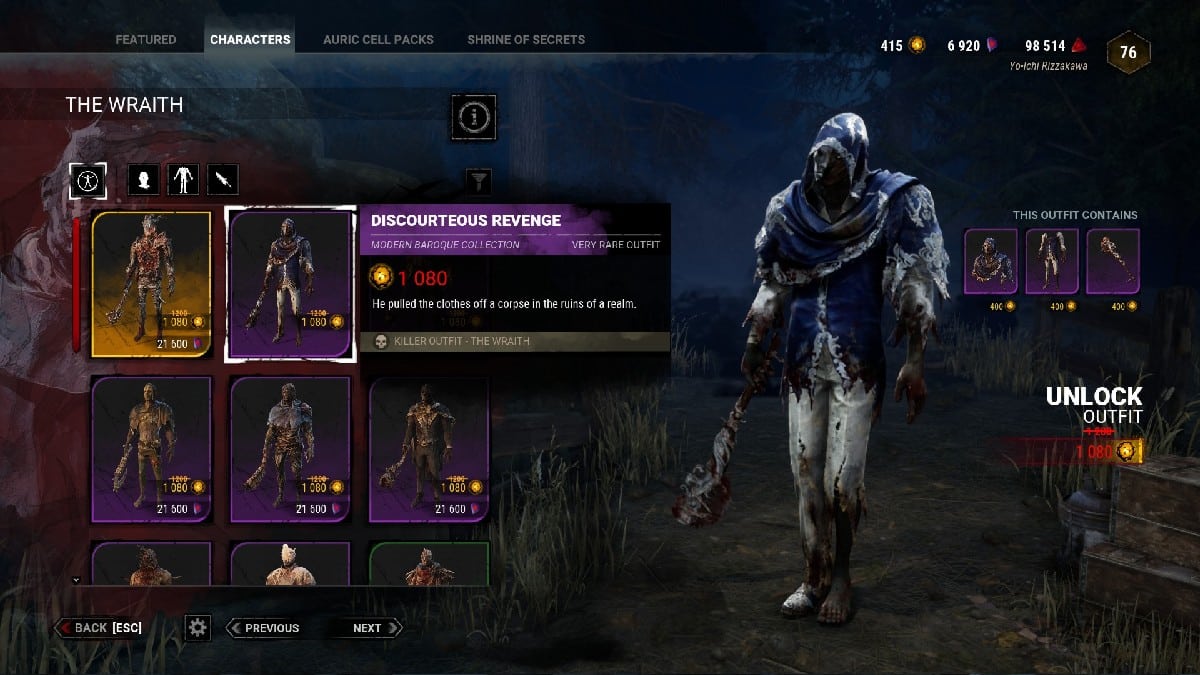
Task: Select the outfit's head piece thumbnail
Action: pyautogui.click(x=990, y=262)
